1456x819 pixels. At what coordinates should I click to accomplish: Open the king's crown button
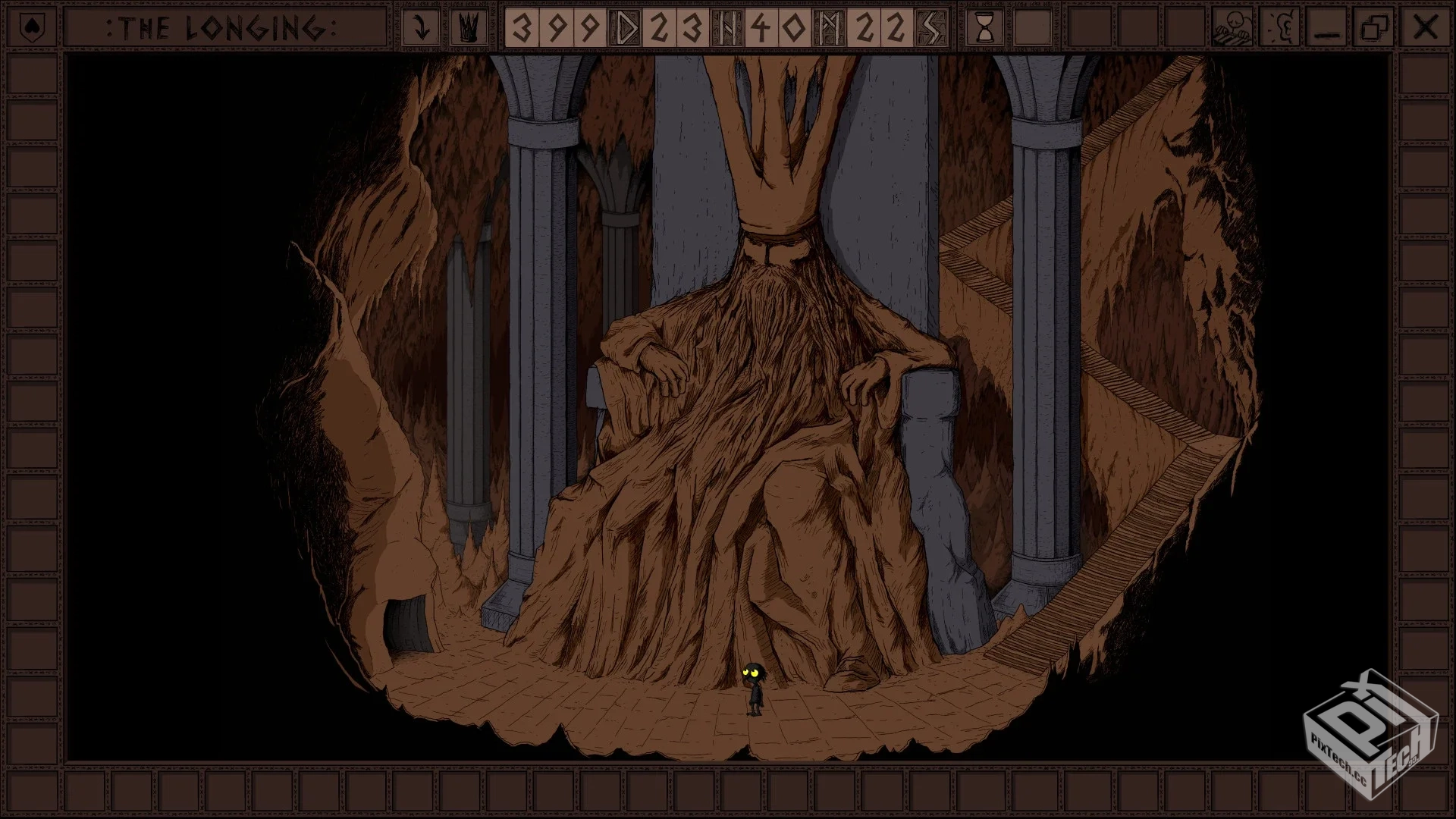click(469, 29)
